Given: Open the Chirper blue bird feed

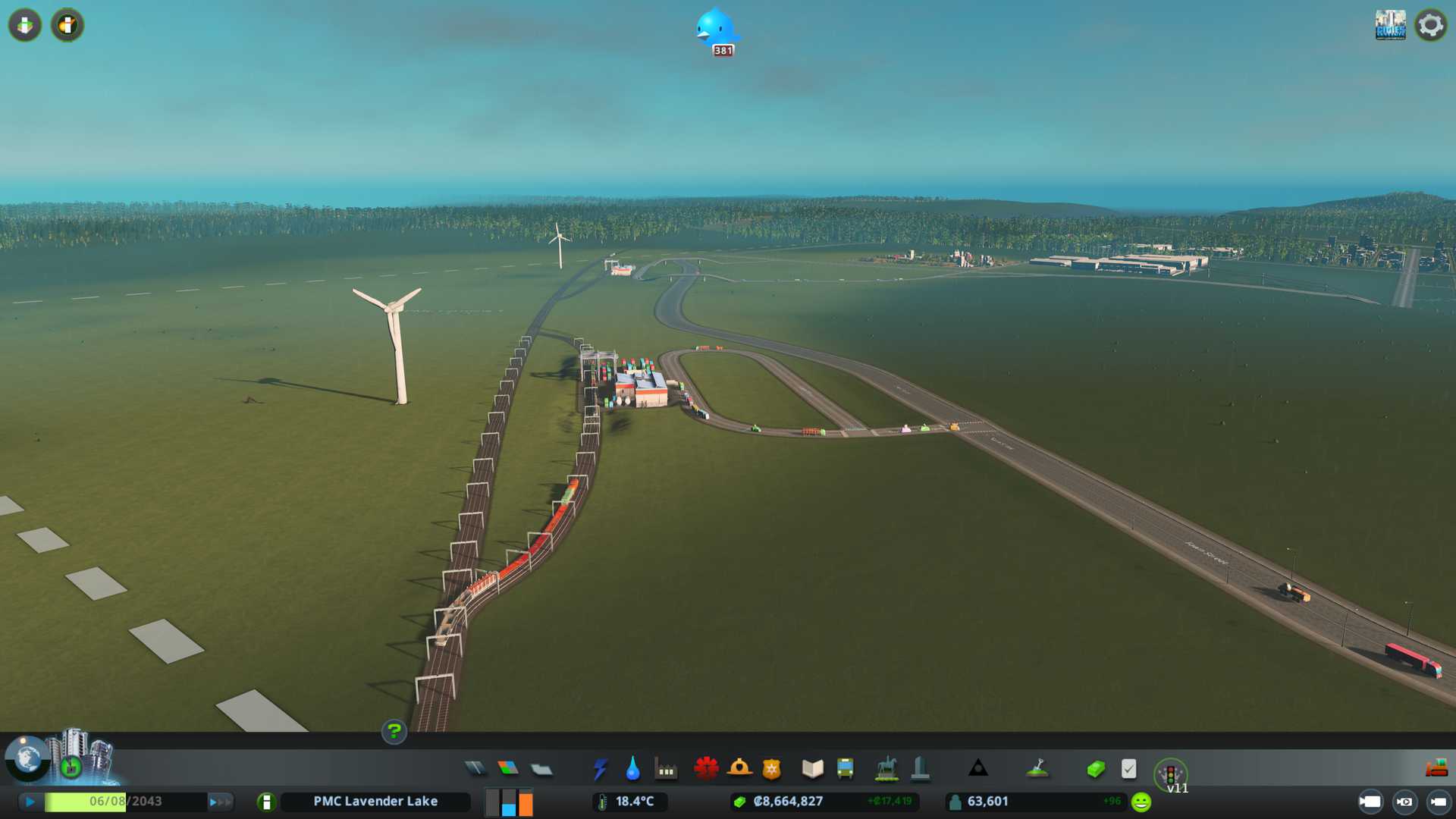Looking at the screenshot, I should (x=715, y=30).
